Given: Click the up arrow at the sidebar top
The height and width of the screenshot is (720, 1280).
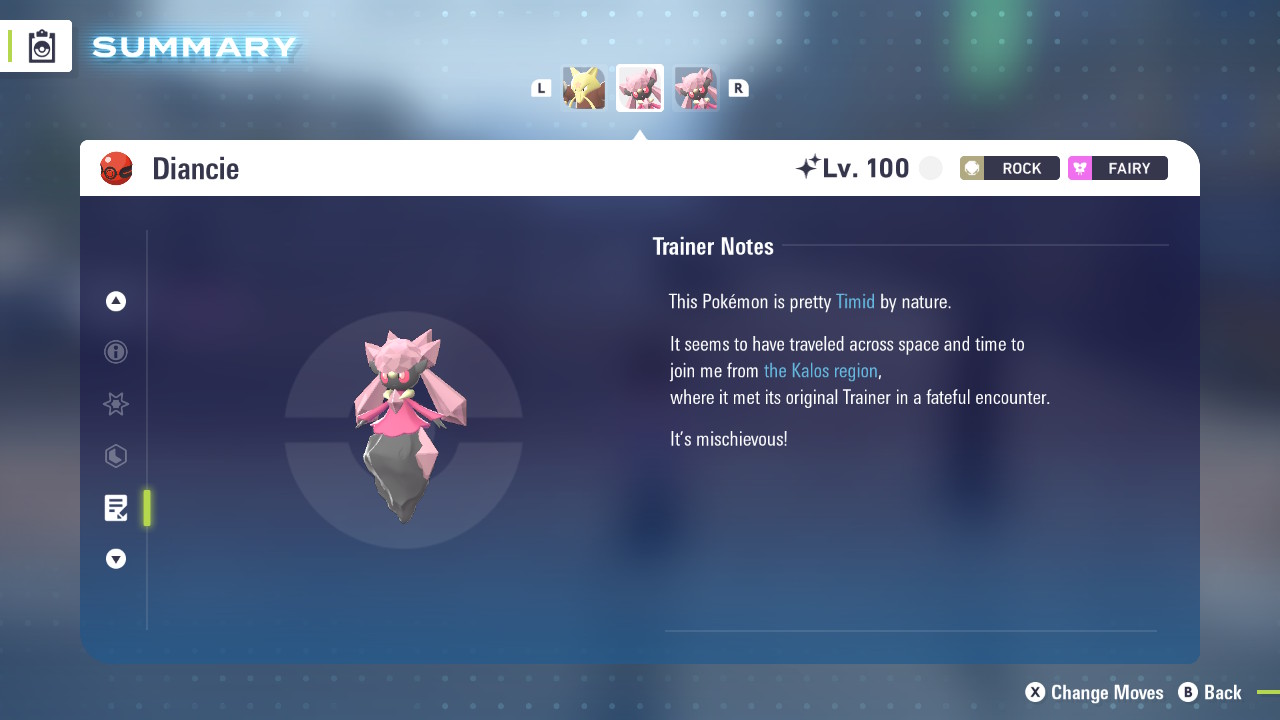Looking at the screenshot, I should 115,300.
